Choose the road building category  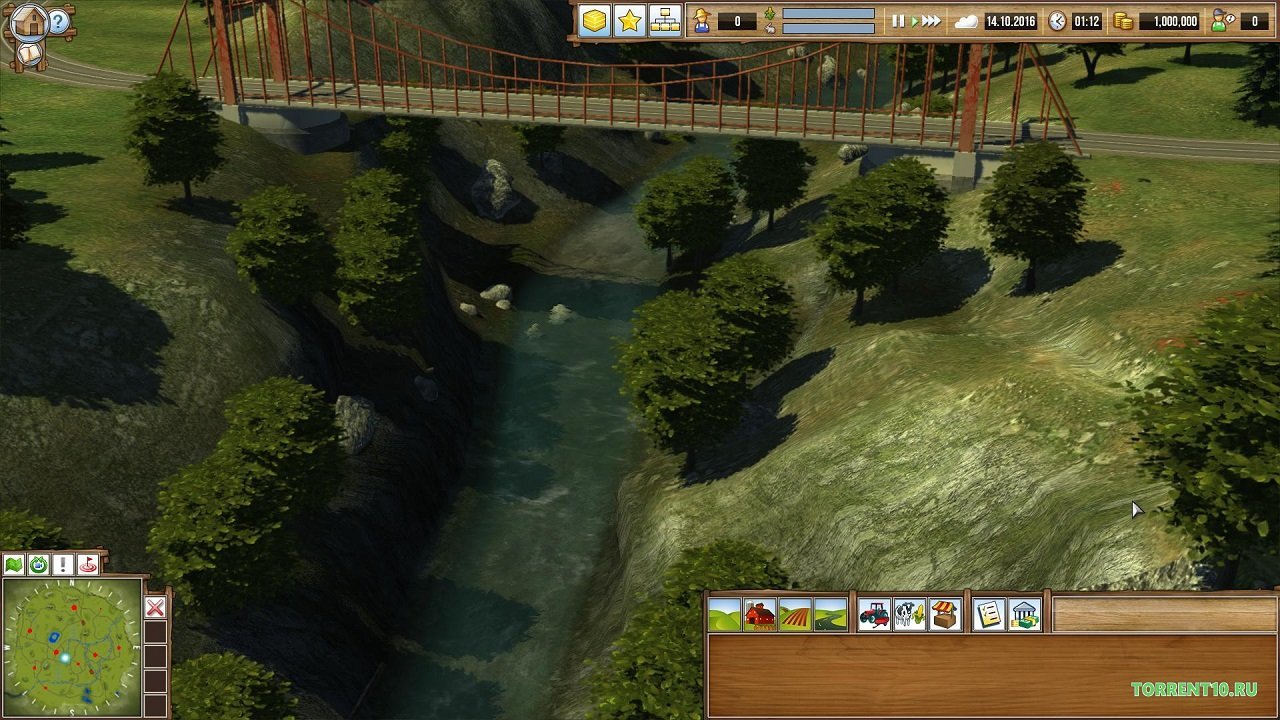(x=830, y=615)
